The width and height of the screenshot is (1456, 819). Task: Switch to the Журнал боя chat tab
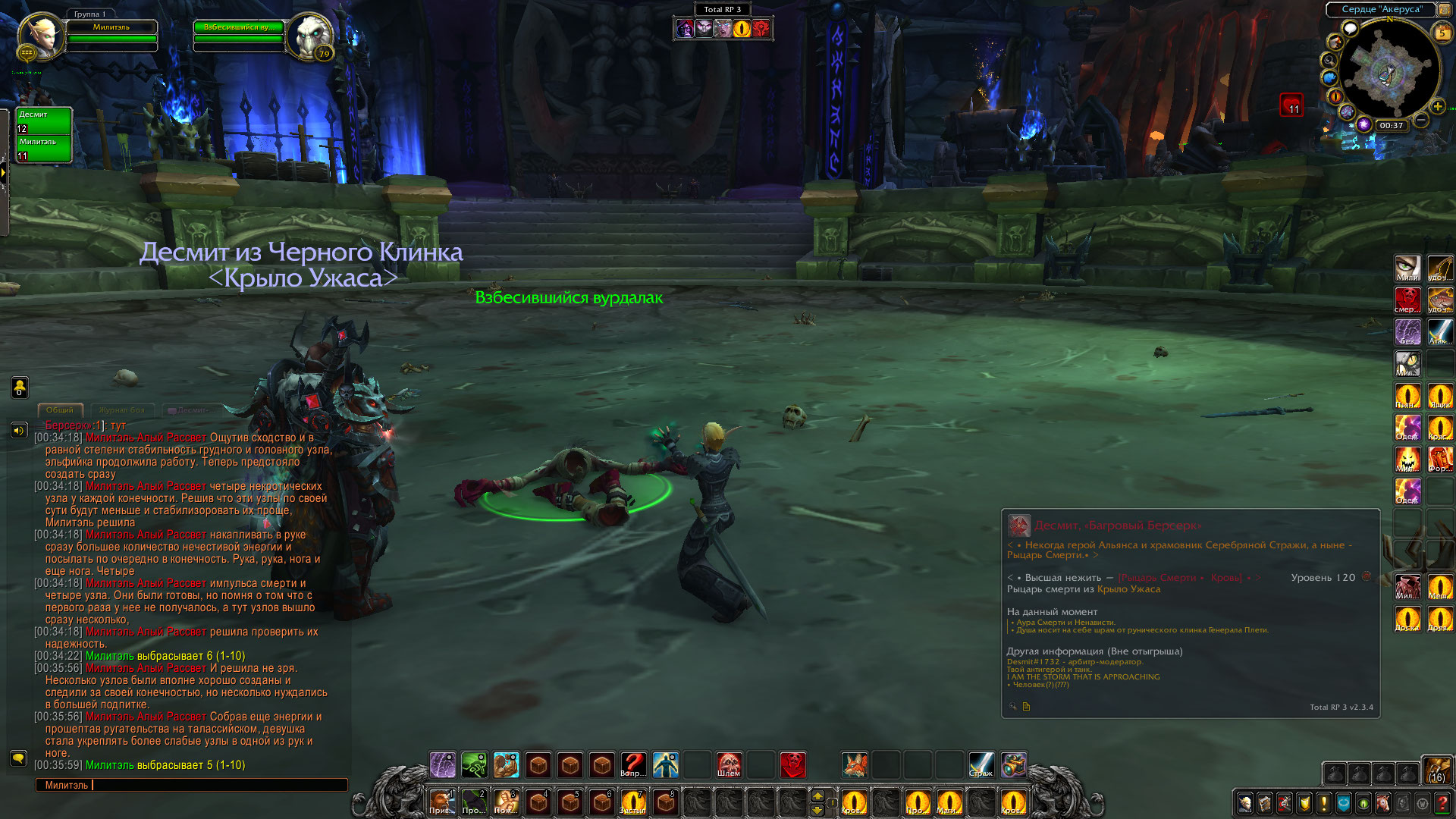tap(121, 410)
